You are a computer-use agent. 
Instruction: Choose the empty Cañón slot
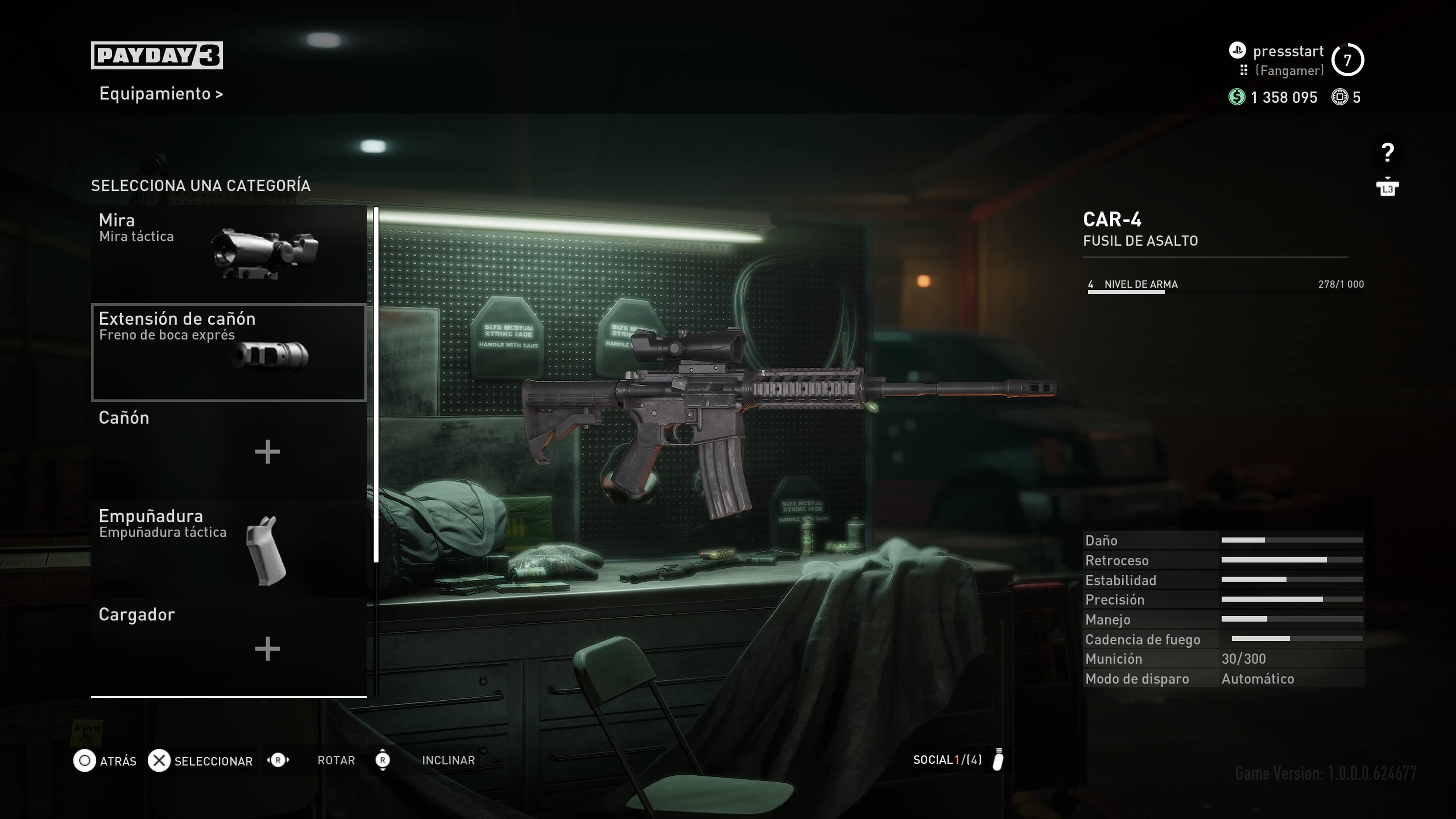tap(228, 450)
